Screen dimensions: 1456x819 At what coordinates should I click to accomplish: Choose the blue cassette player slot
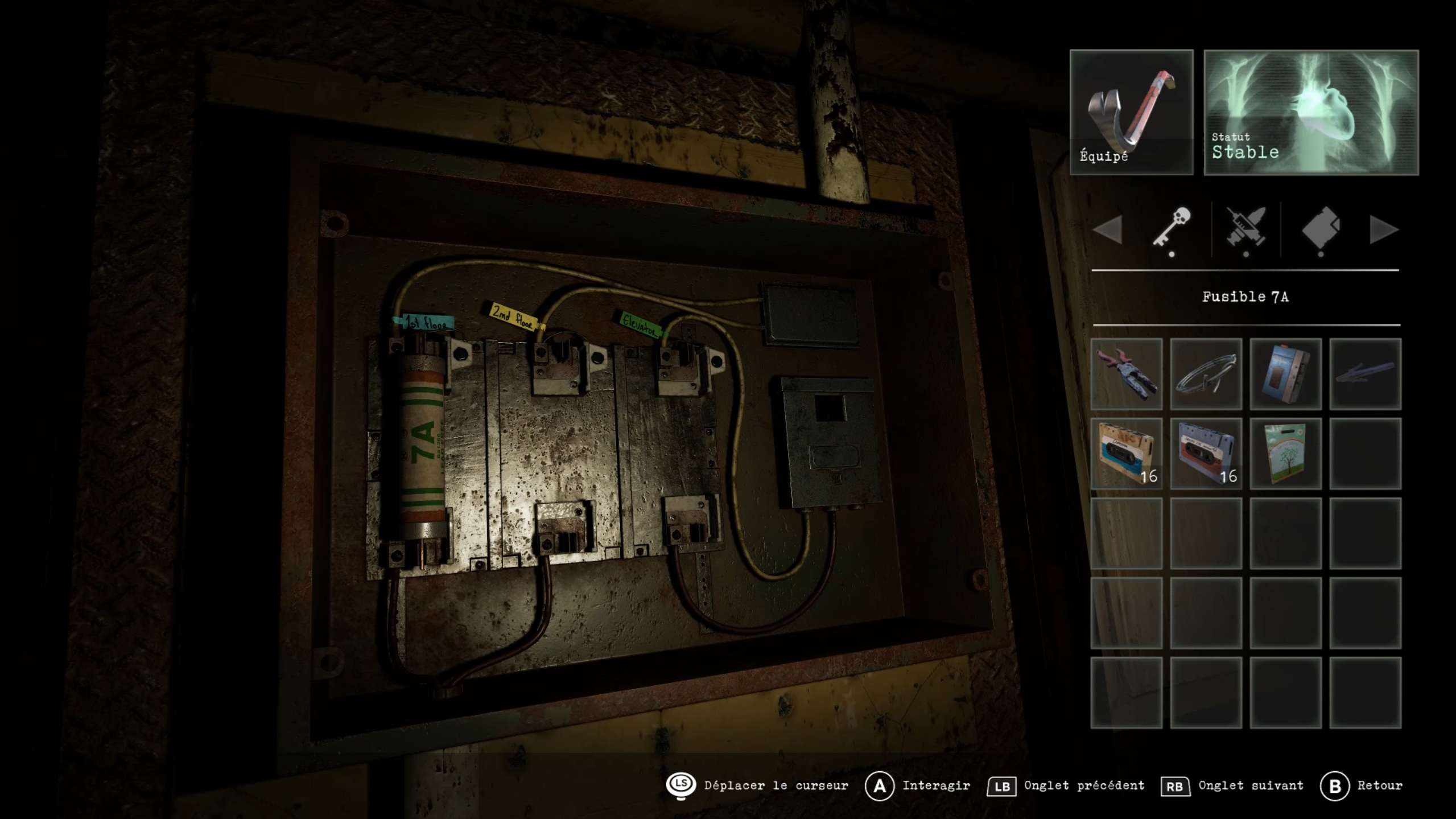(x=1285, y=374)
